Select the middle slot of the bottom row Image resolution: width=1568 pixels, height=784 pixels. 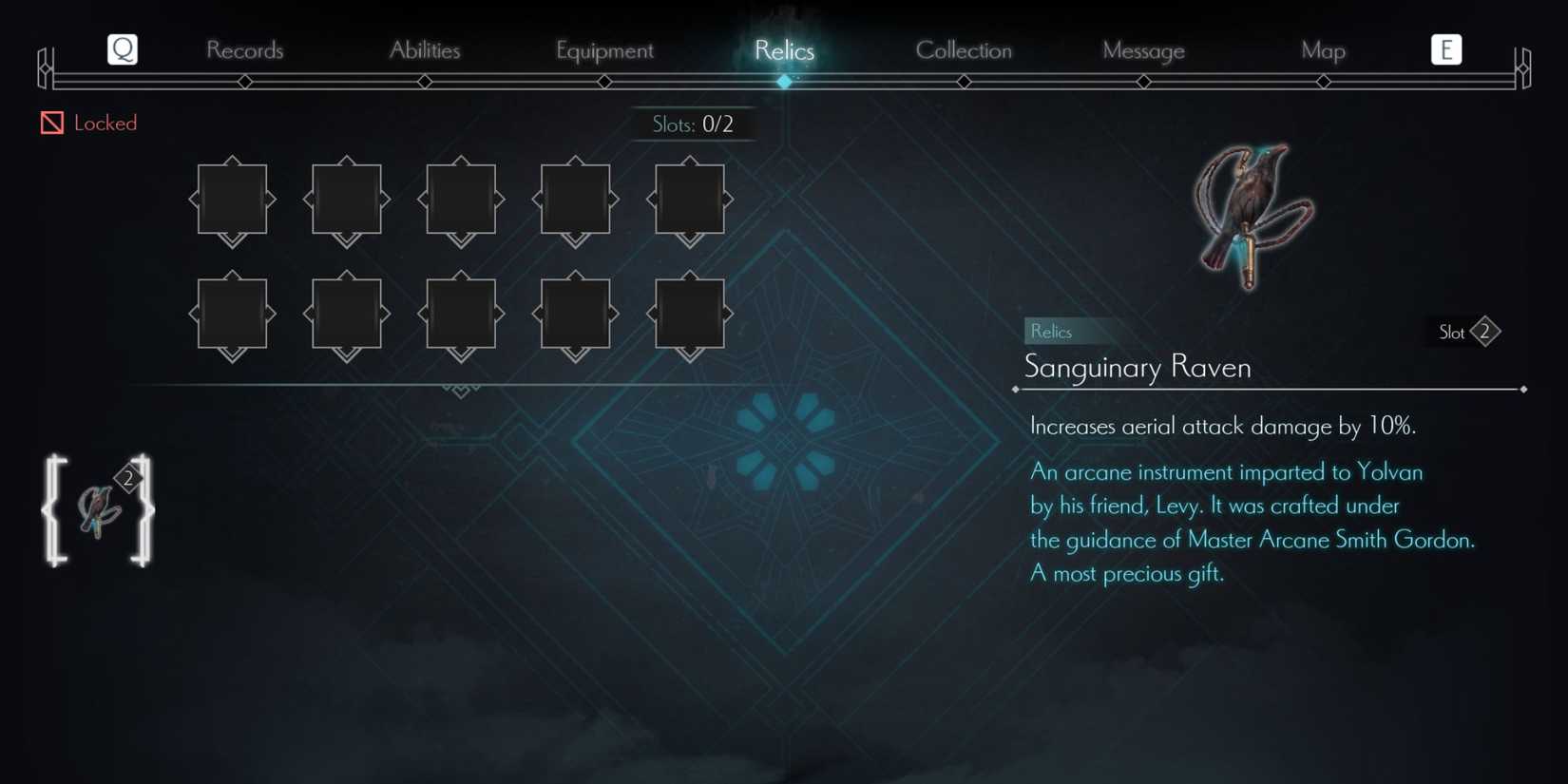(461, 314)
